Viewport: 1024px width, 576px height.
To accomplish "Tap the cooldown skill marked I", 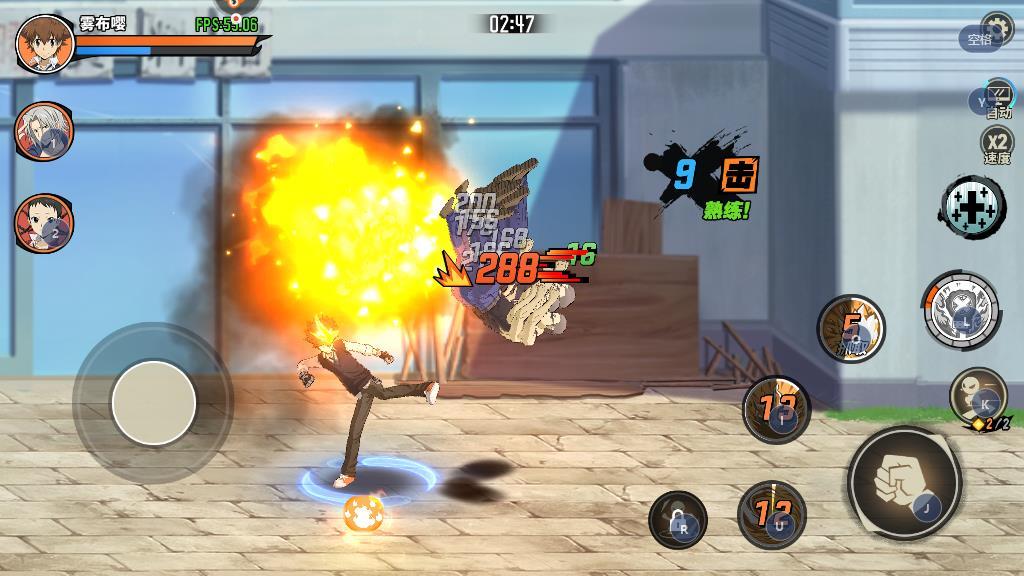I will coord(777,410).
